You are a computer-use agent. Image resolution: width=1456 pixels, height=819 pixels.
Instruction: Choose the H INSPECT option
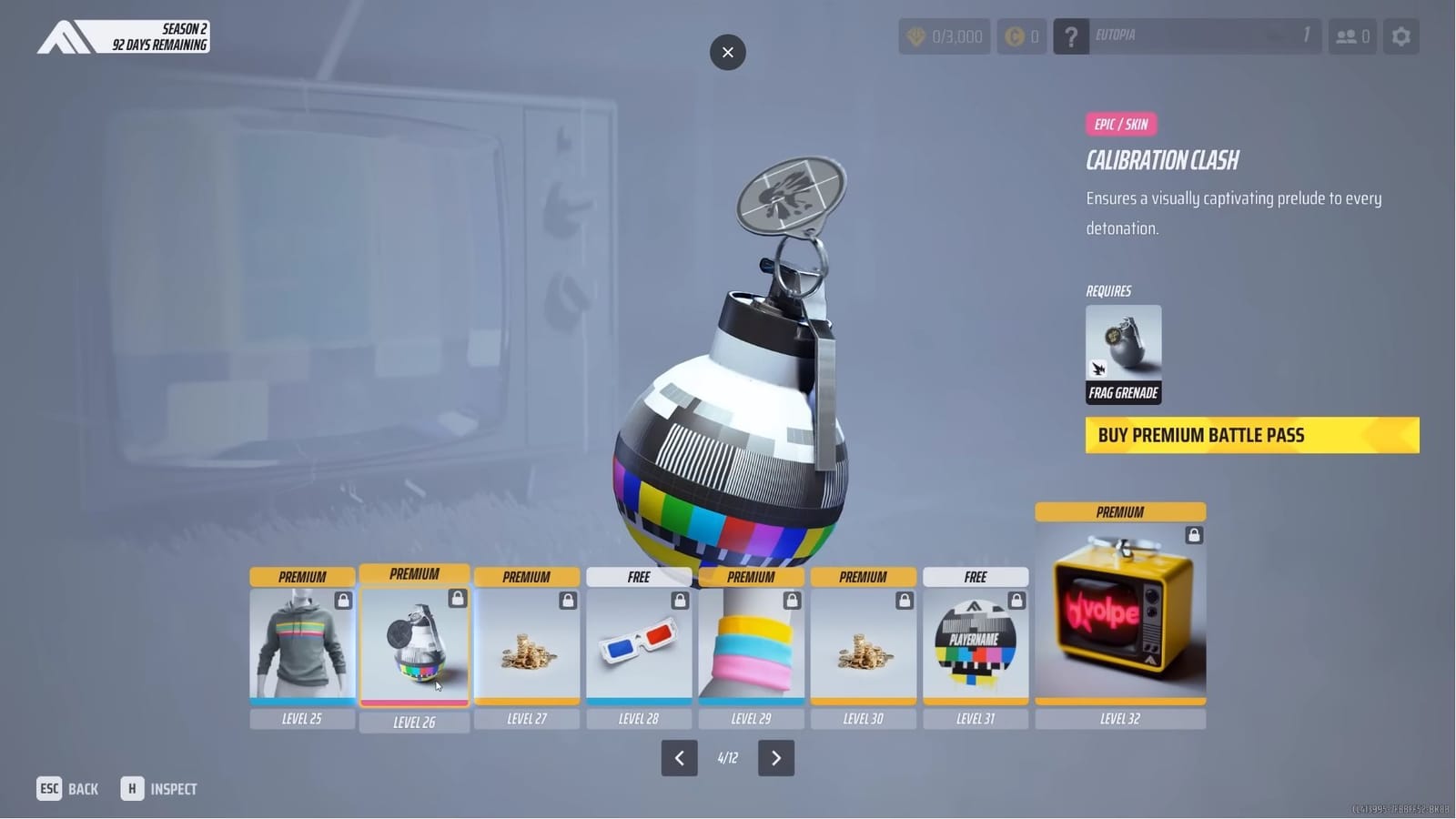coord(160,788)
